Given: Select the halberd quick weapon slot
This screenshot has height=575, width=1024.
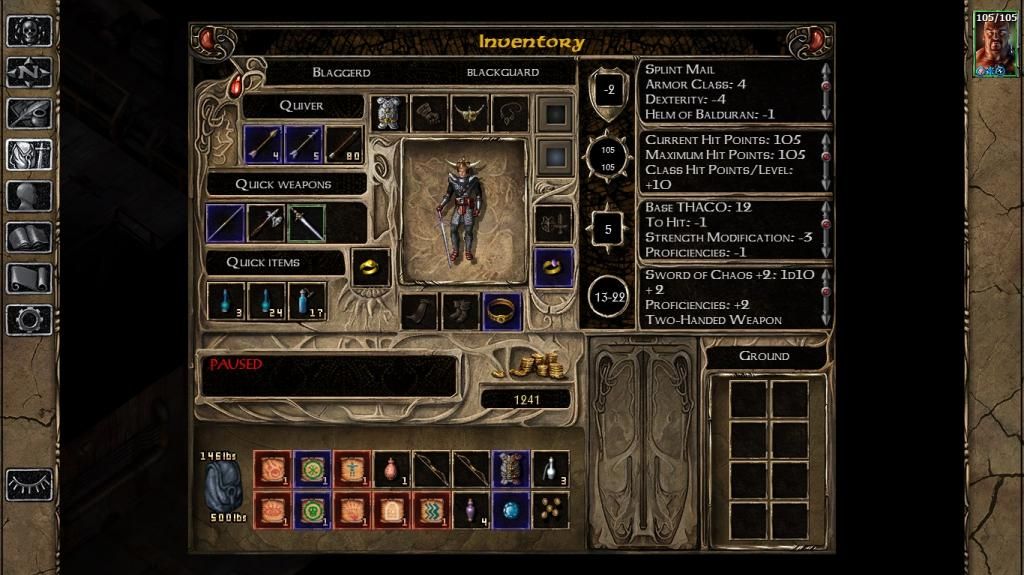Looking at the screenshot, I should pos(266,222).
